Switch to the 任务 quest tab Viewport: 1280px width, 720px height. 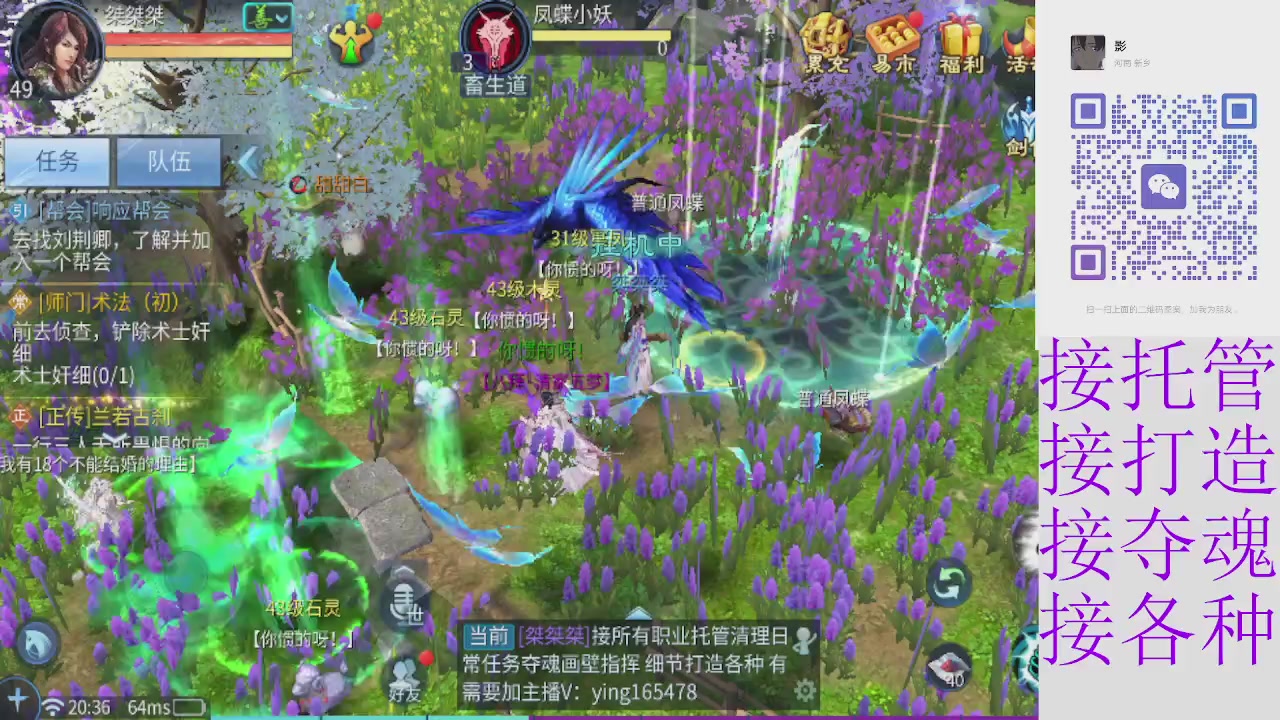[x=57, y=162]
